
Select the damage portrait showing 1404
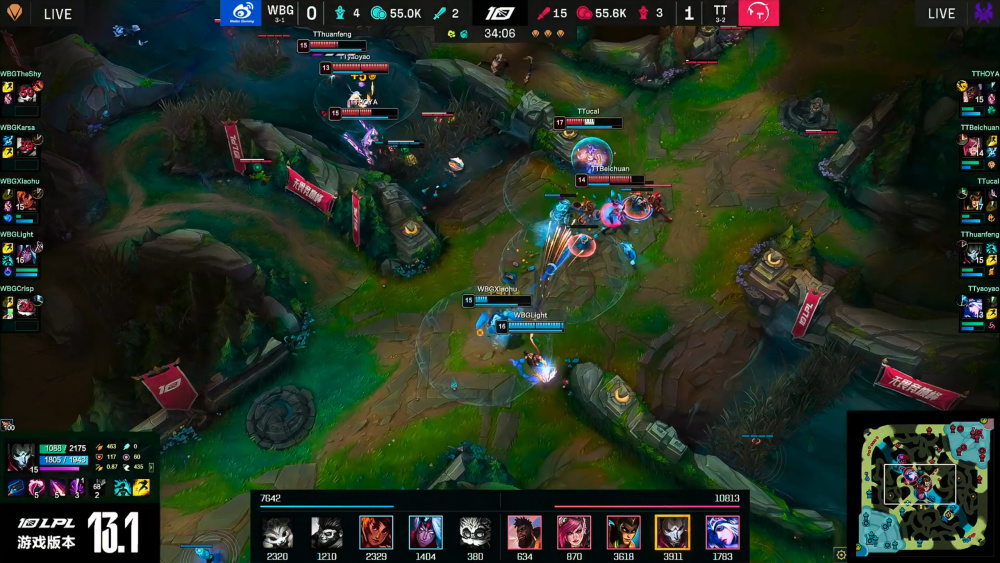[425, 532]
